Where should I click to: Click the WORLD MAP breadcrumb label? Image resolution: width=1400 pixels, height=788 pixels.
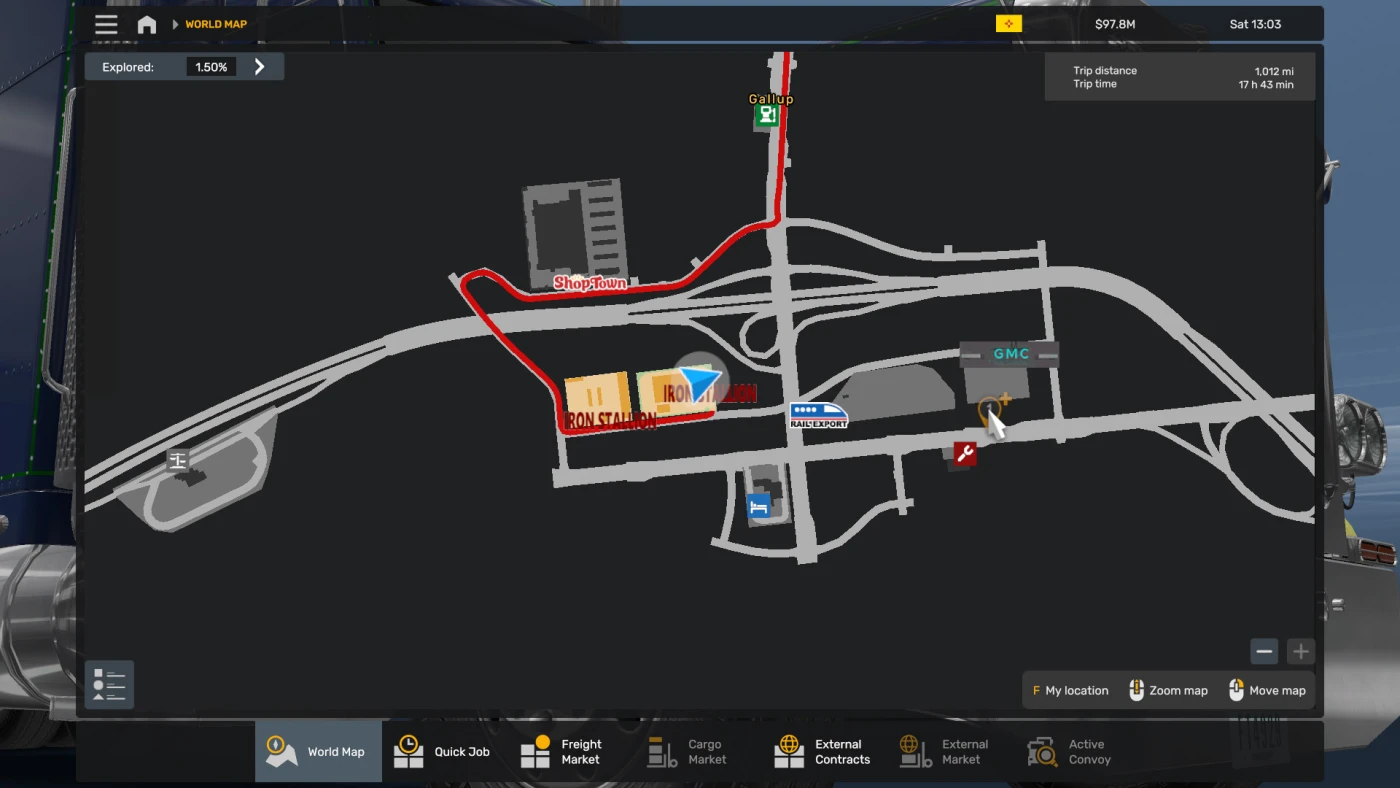tap(215, 23)
